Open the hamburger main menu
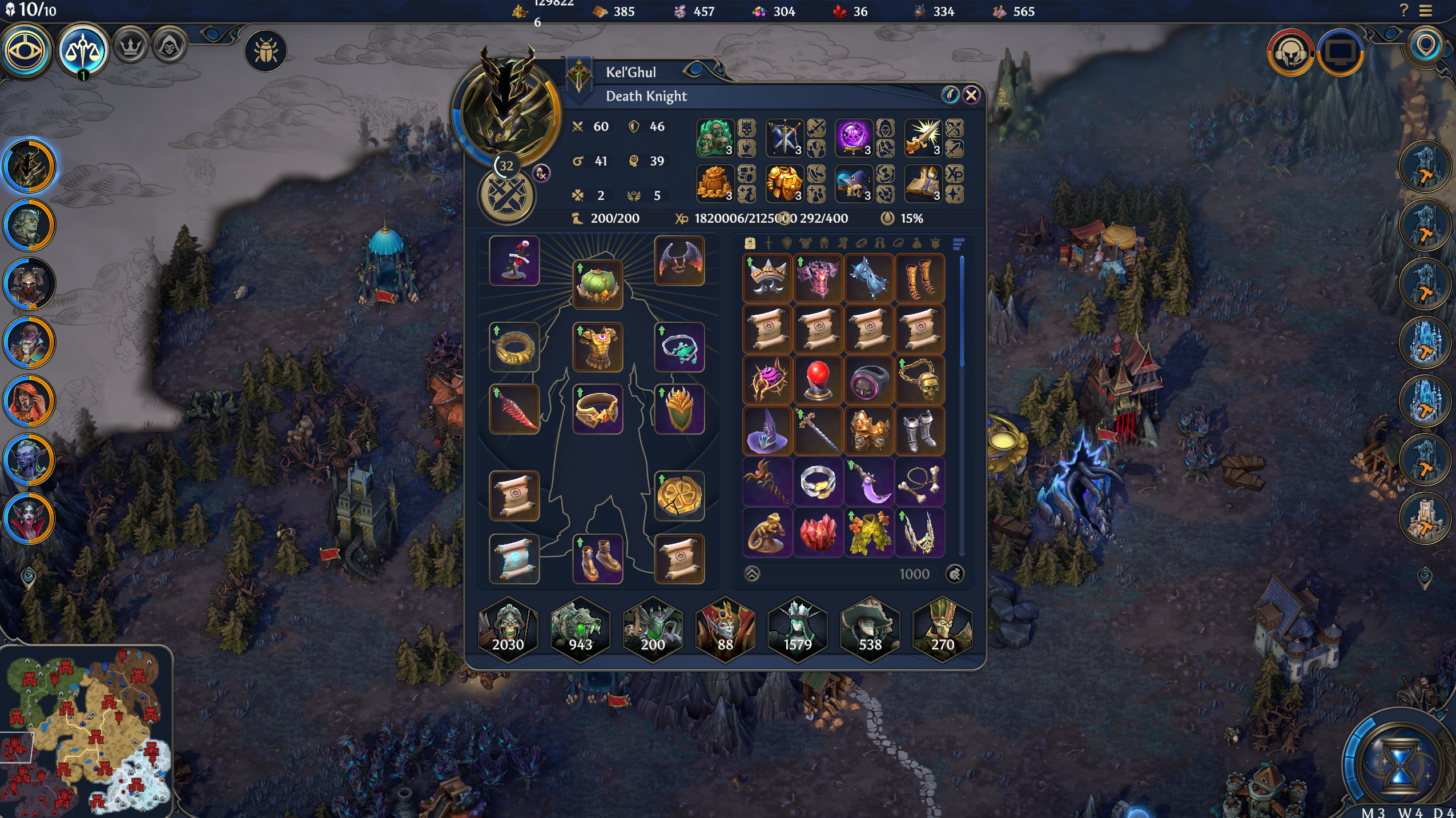1456x818 pixels. pos(1426,11)
